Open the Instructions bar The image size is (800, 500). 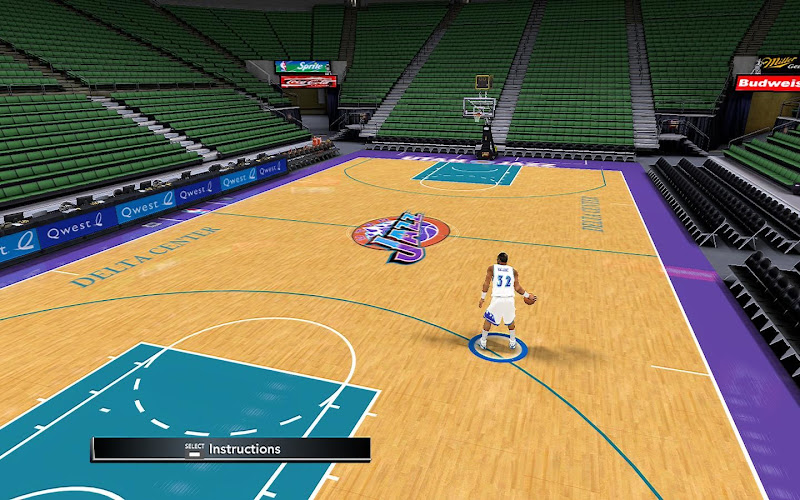(231, 449)
